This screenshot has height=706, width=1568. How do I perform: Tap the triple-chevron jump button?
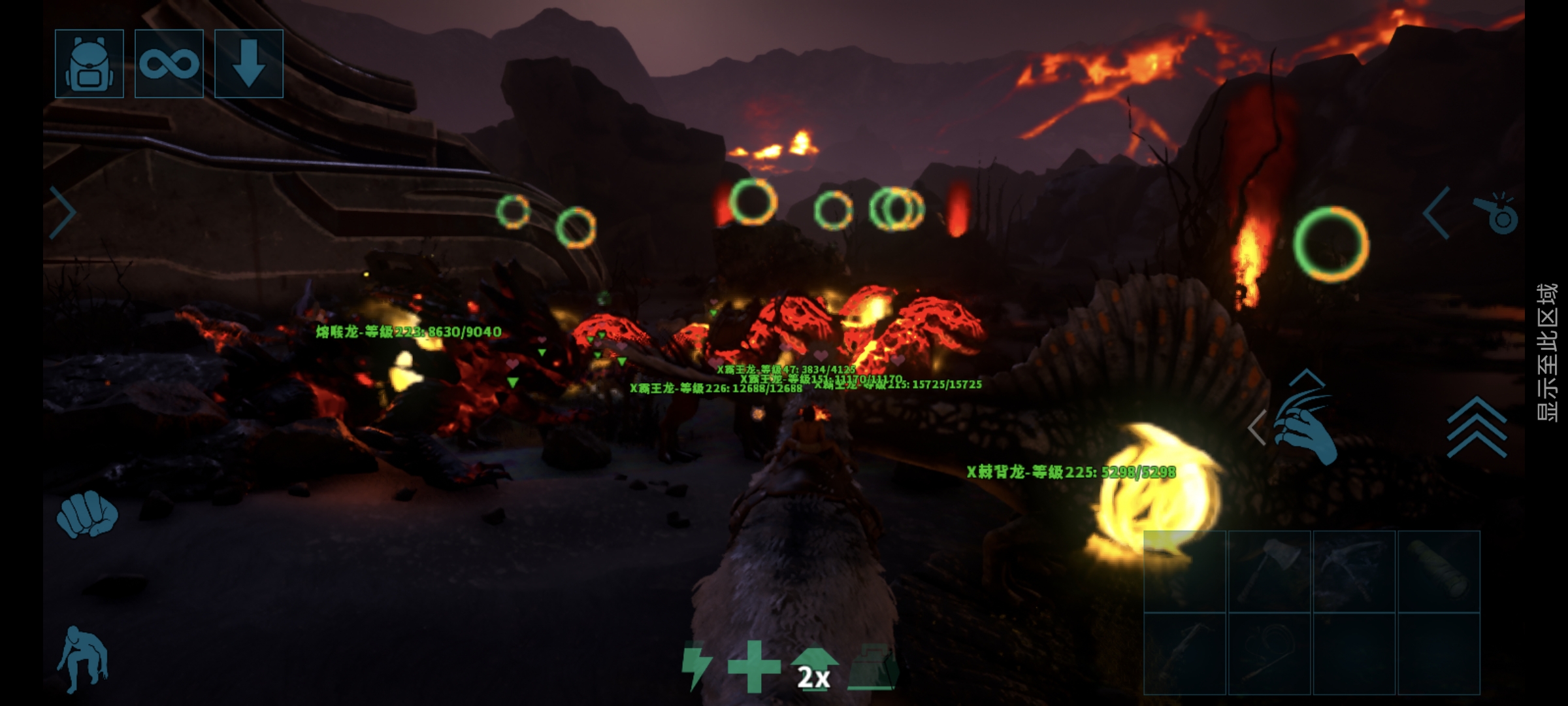[x=1477, y=428]
